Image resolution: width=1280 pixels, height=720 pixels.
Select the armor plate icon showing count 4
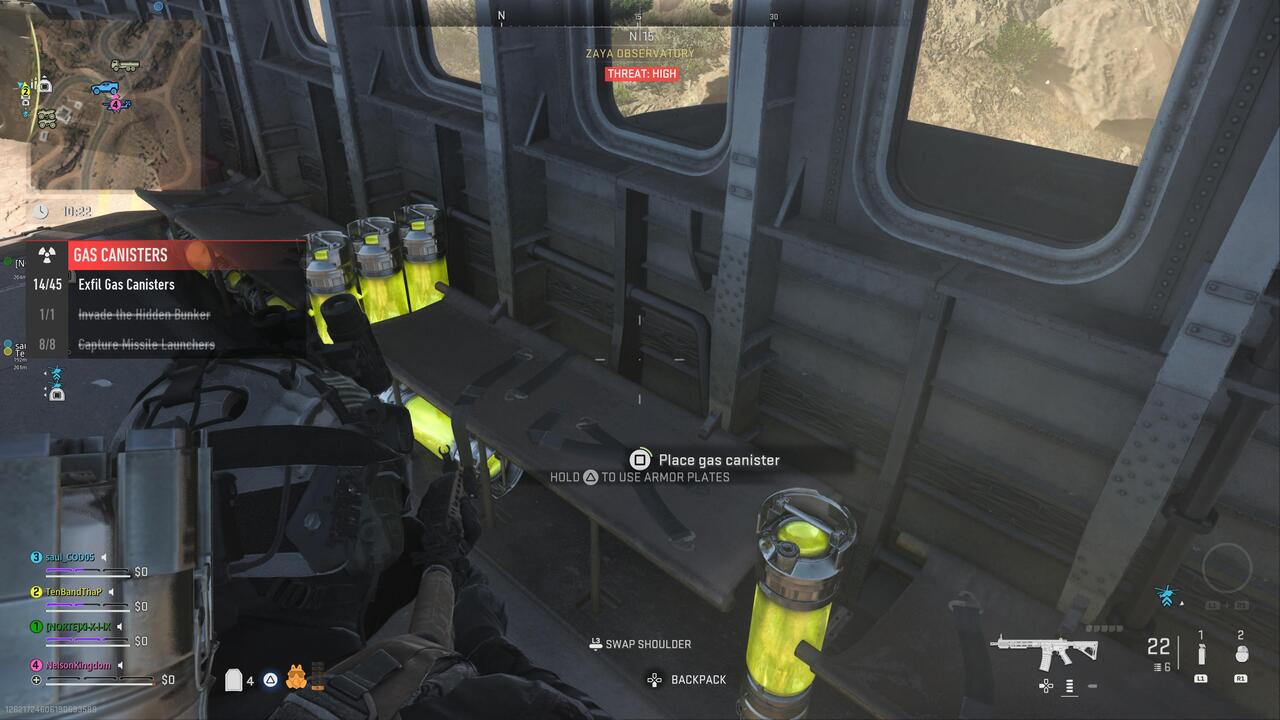[234, 679]
